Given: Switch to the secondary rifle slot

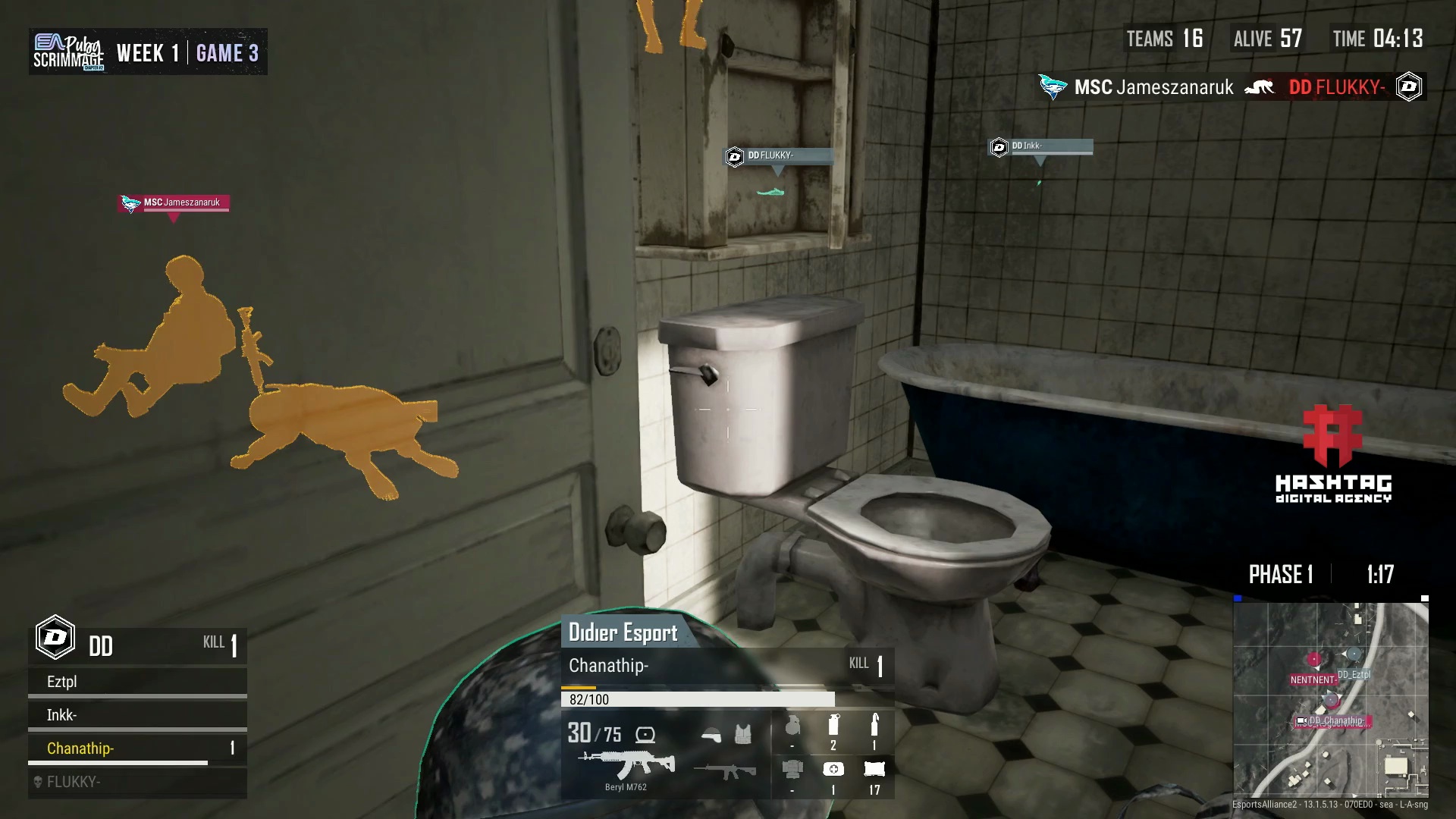Looking at the screenshot, I should coord(725,770).
